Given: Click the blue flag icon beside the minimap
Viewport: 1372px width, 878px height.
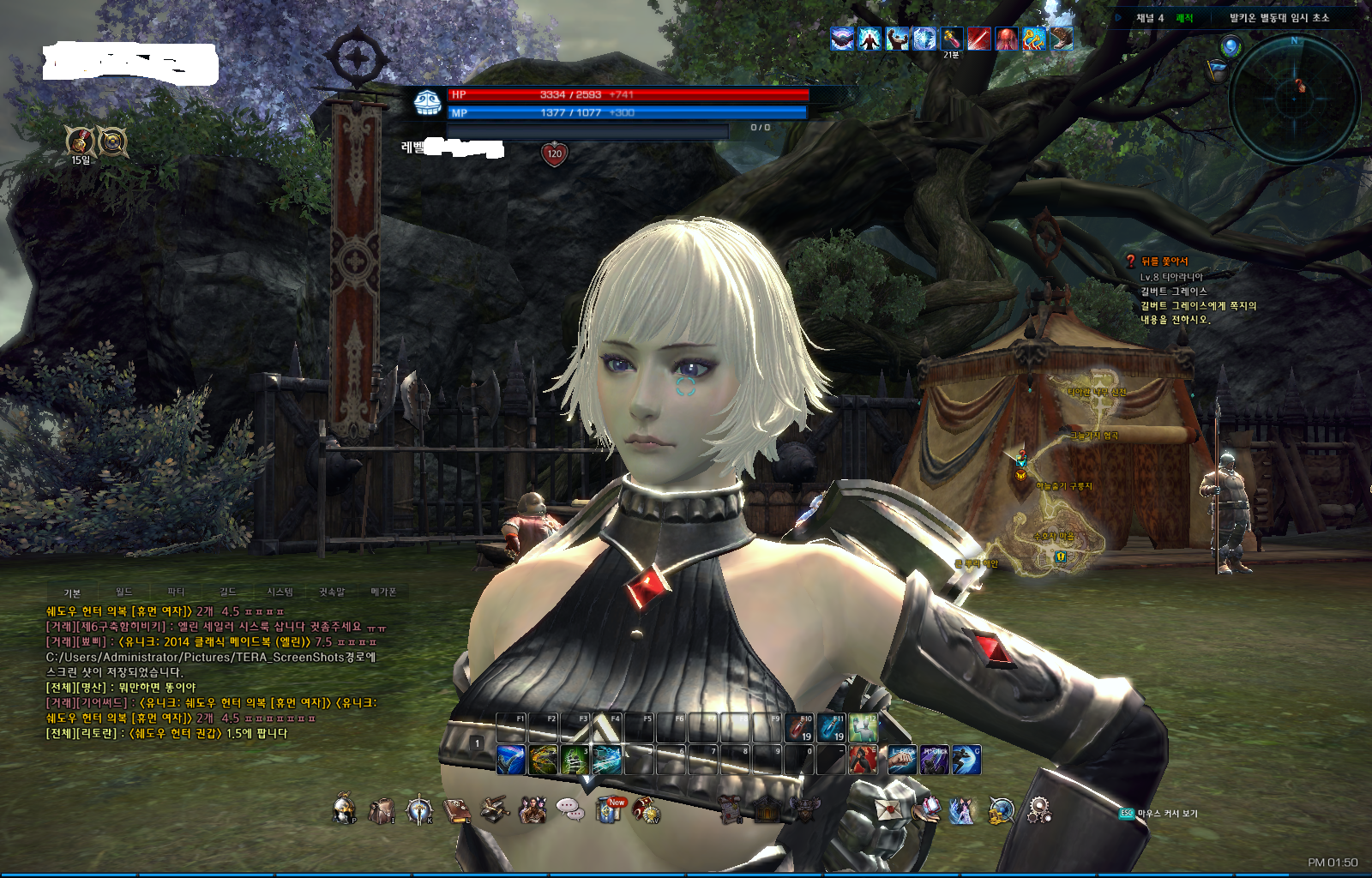Looking at the screenshot, I should 1218,70.
